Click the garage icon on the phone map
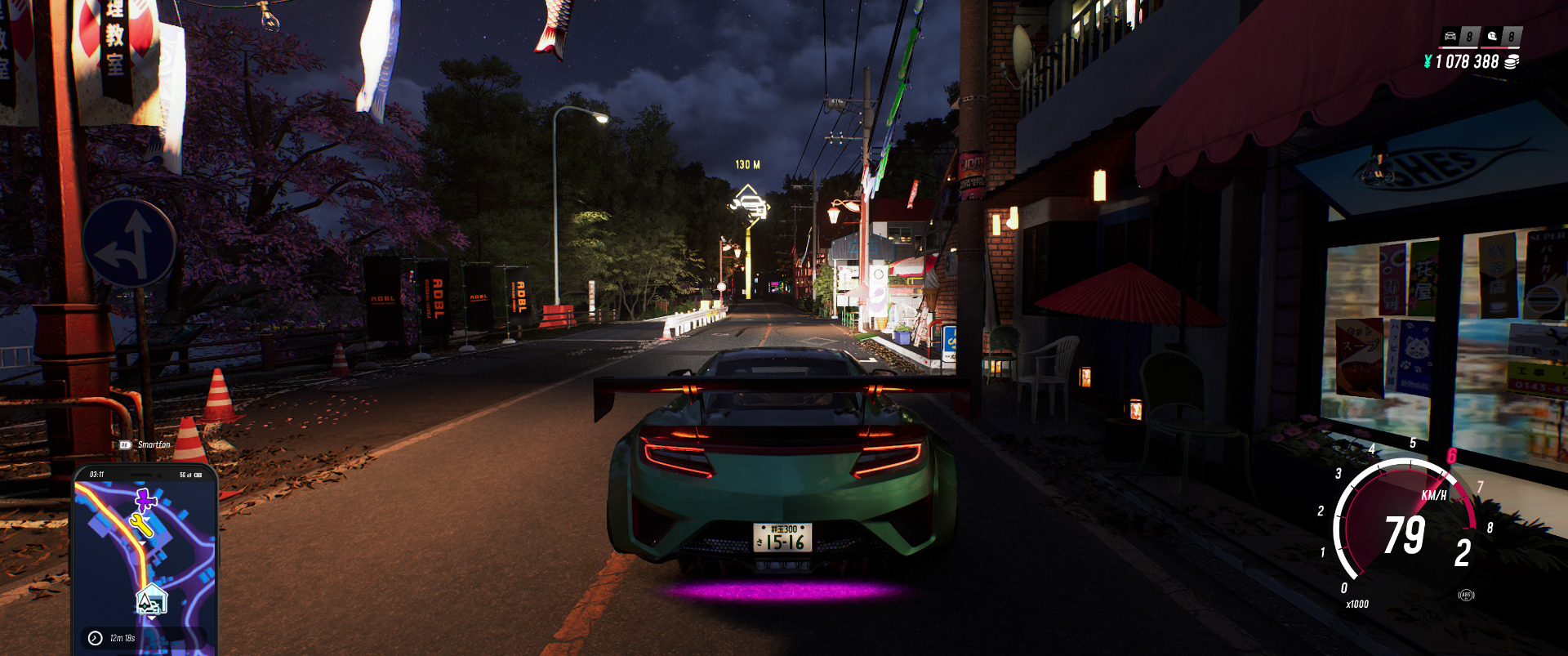 click(150, 601)
